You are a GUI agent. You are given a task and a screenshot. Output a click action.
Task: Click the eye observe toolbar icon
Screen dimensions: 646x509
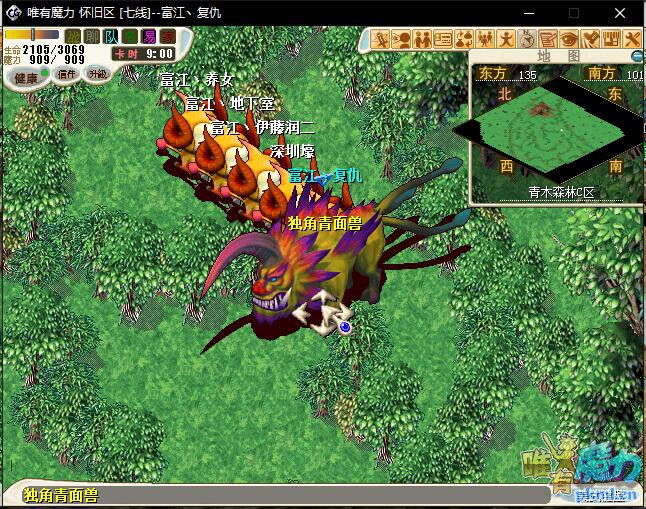(570, 39)
